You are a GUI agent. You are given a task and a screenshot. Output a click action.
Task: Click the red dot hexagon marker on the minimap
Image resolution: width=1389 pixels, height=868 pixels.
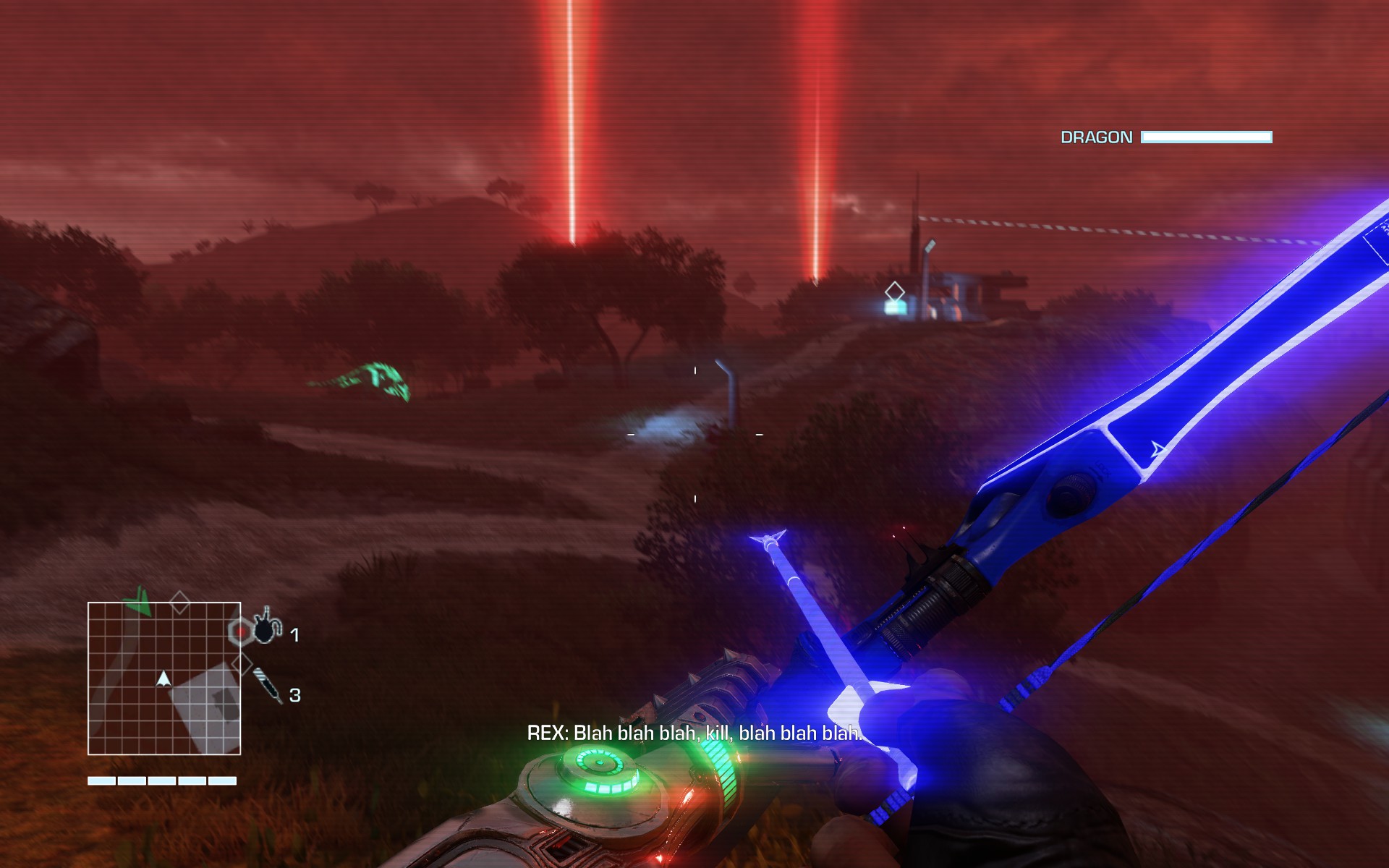click(x=239, y=632)
